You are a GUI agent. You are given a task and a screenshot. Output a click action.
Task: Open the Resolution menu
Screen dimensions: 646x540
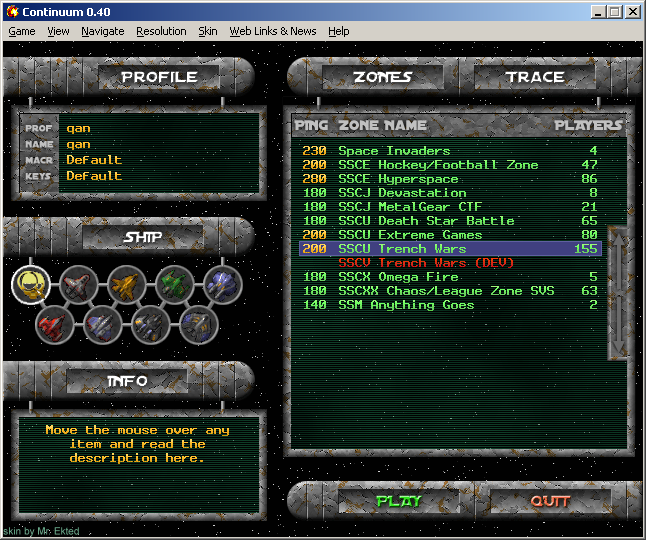[161, 31]
